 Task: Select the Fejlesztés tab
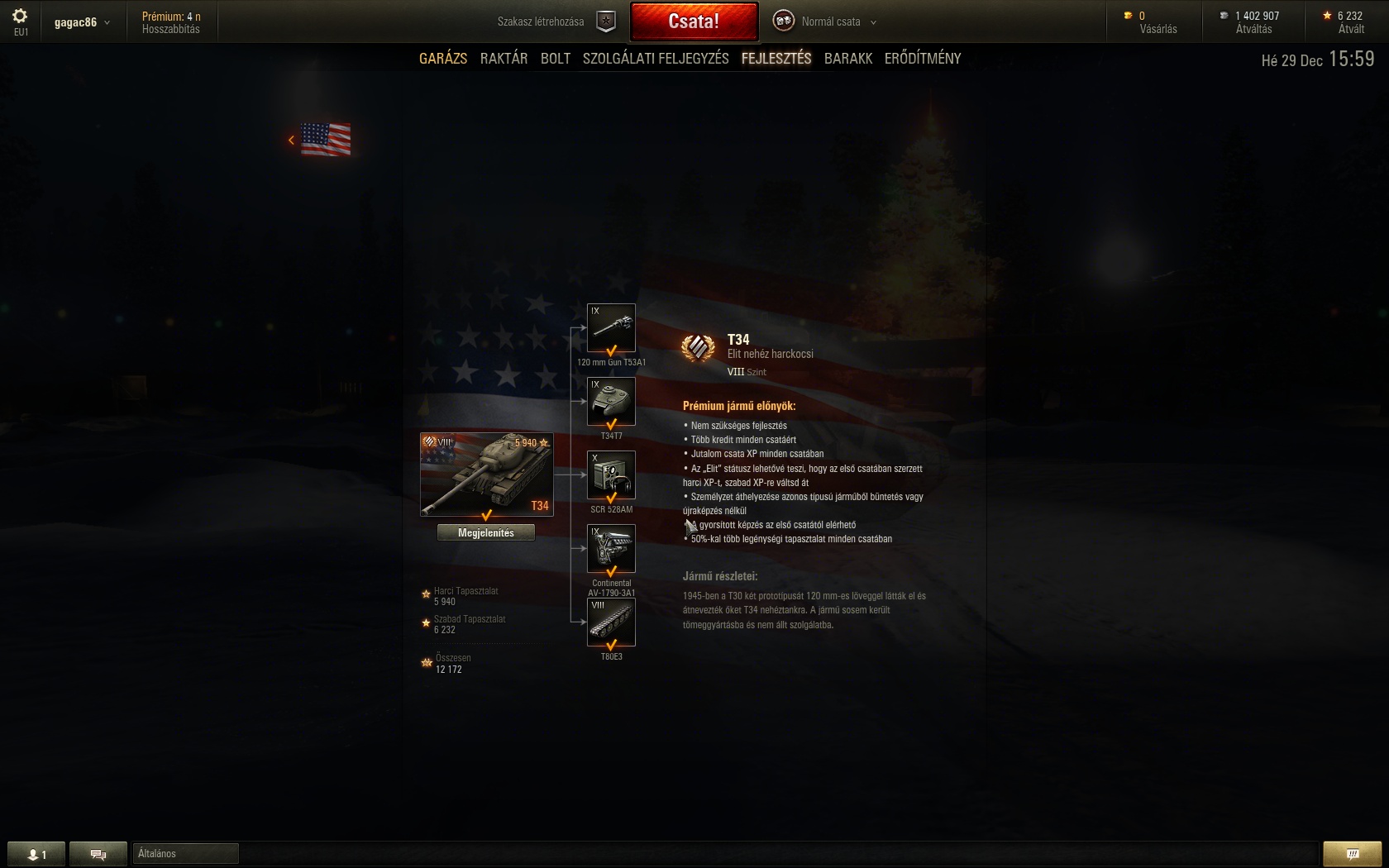coord(776,59)
